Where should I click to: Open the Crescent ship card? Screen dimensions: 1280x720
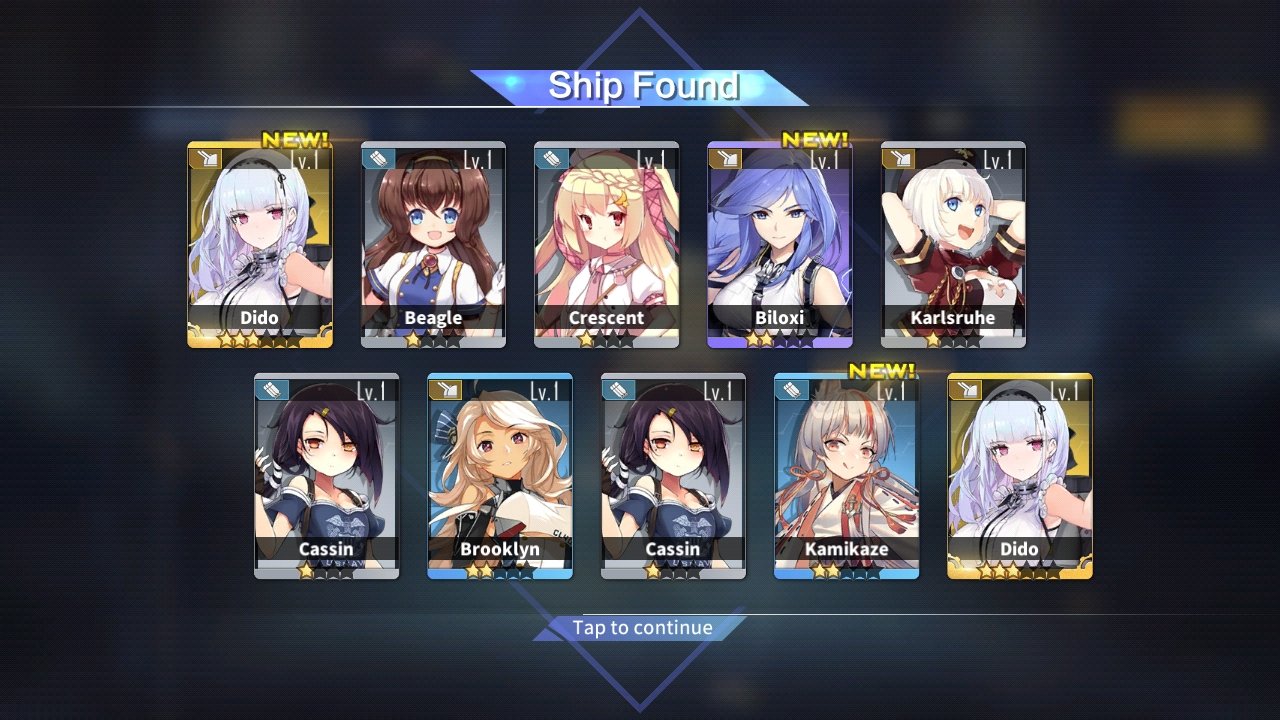(606, 245)
